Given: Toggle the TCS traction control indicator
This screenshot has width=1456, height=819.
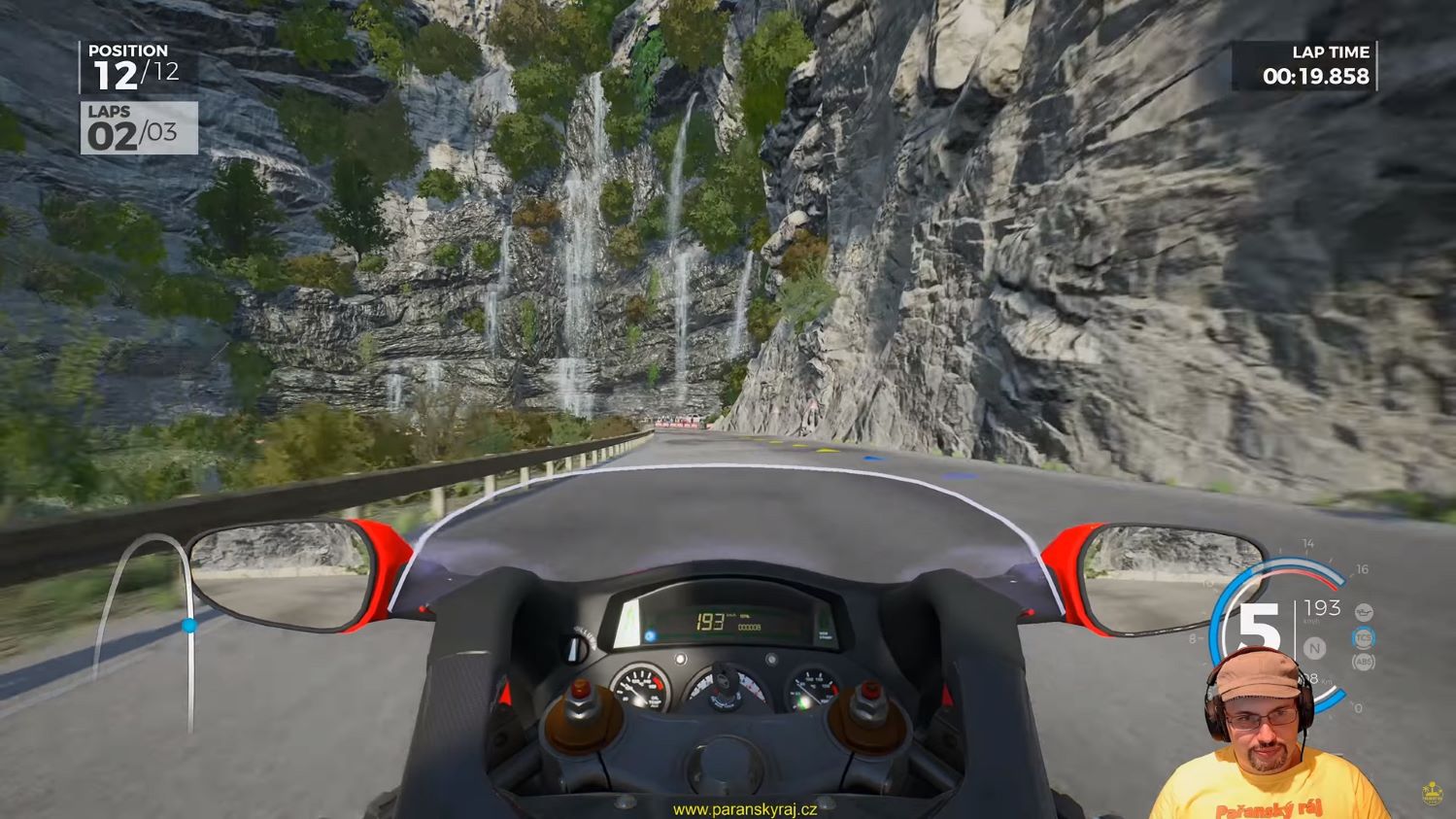Looking at the screenshot, I should (x=1364, y=638).
